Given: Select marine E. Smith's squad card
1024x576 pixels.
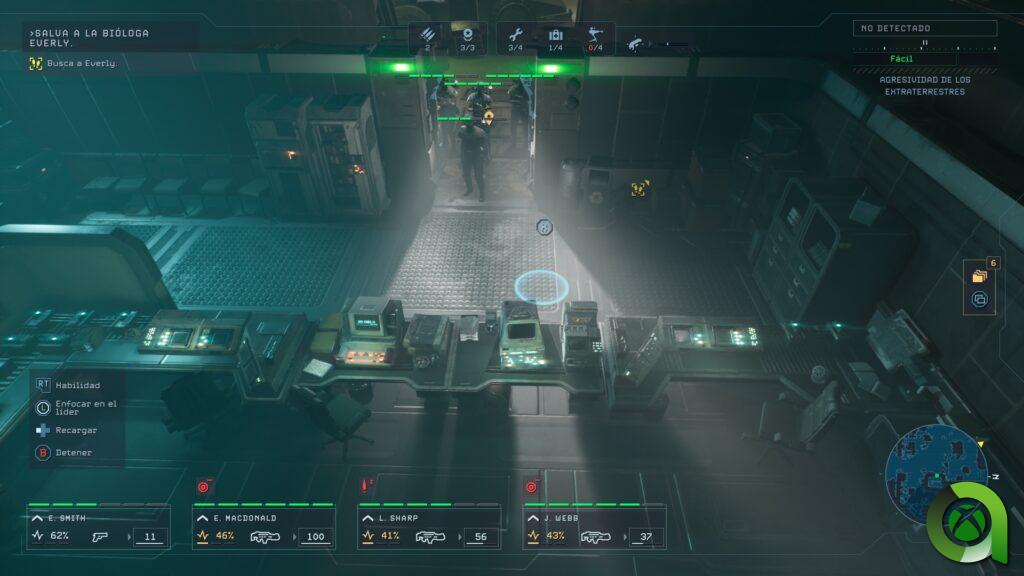Looking at the screenshot, I should pos(97,527).
